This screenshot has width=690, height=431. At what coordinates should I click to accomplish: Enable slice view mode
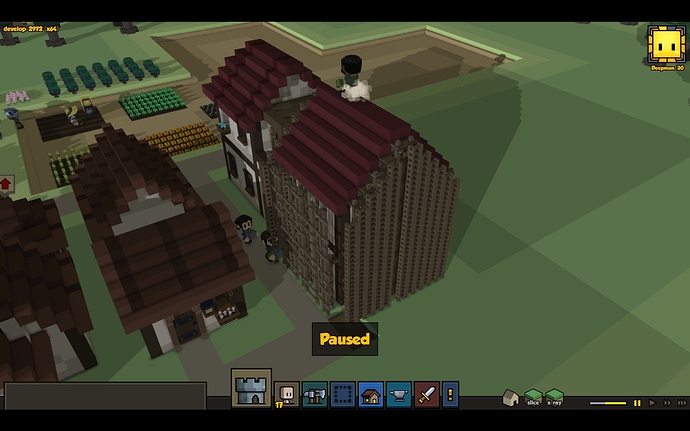click(533, 397)
